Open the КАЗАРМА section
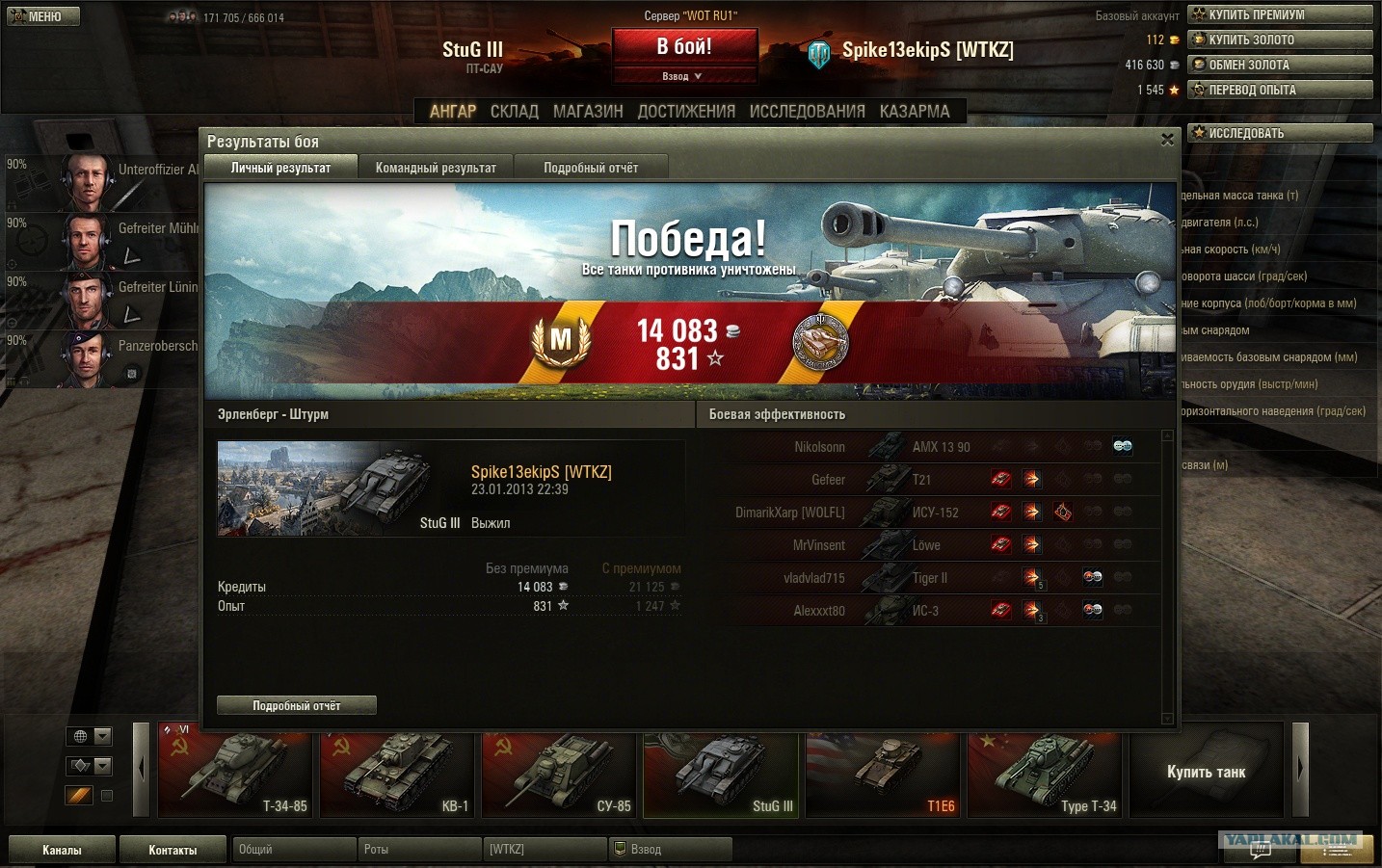 915,112
